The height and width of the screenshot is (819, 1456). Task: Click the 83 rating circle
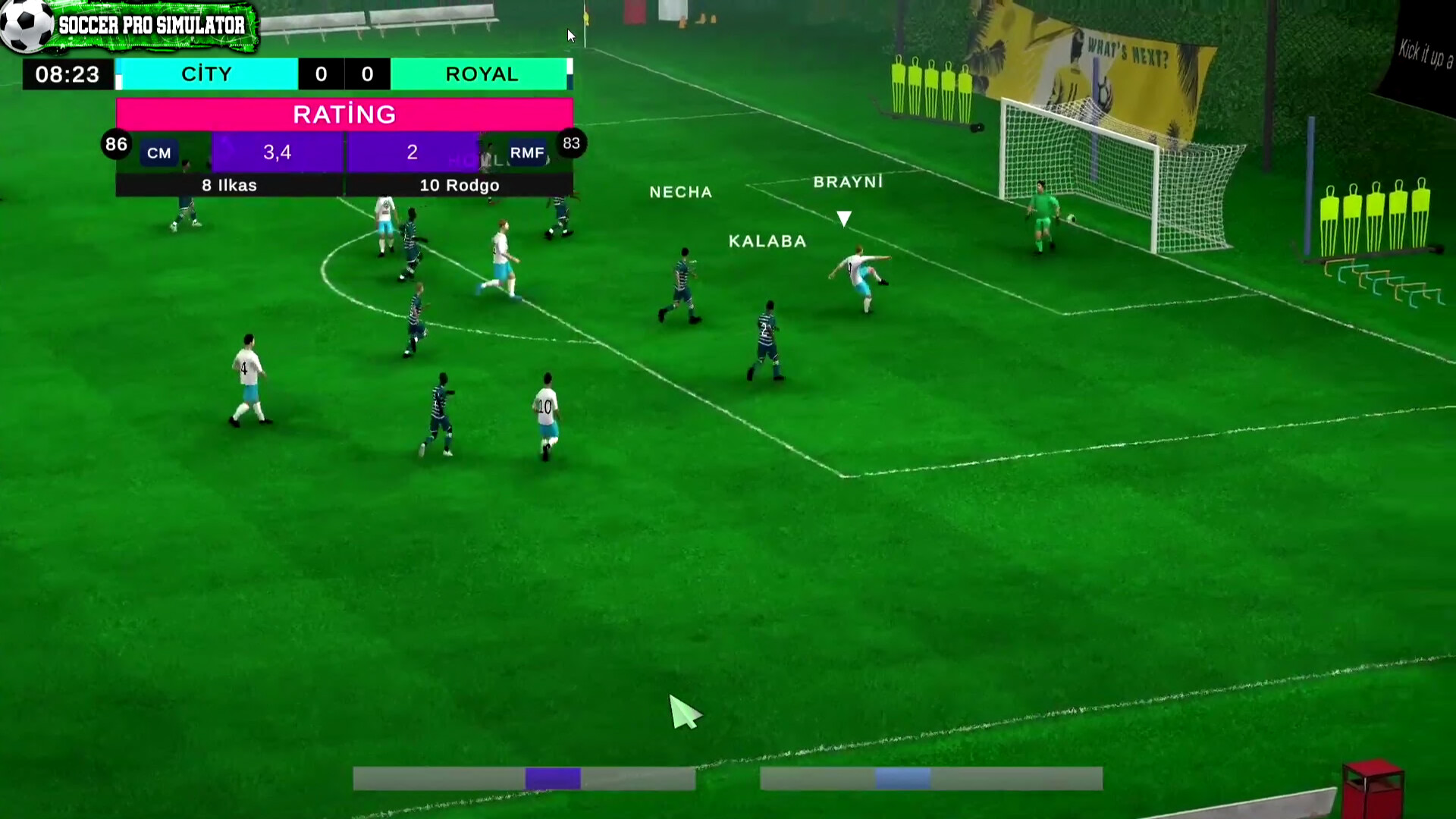[x=572, y=143]
